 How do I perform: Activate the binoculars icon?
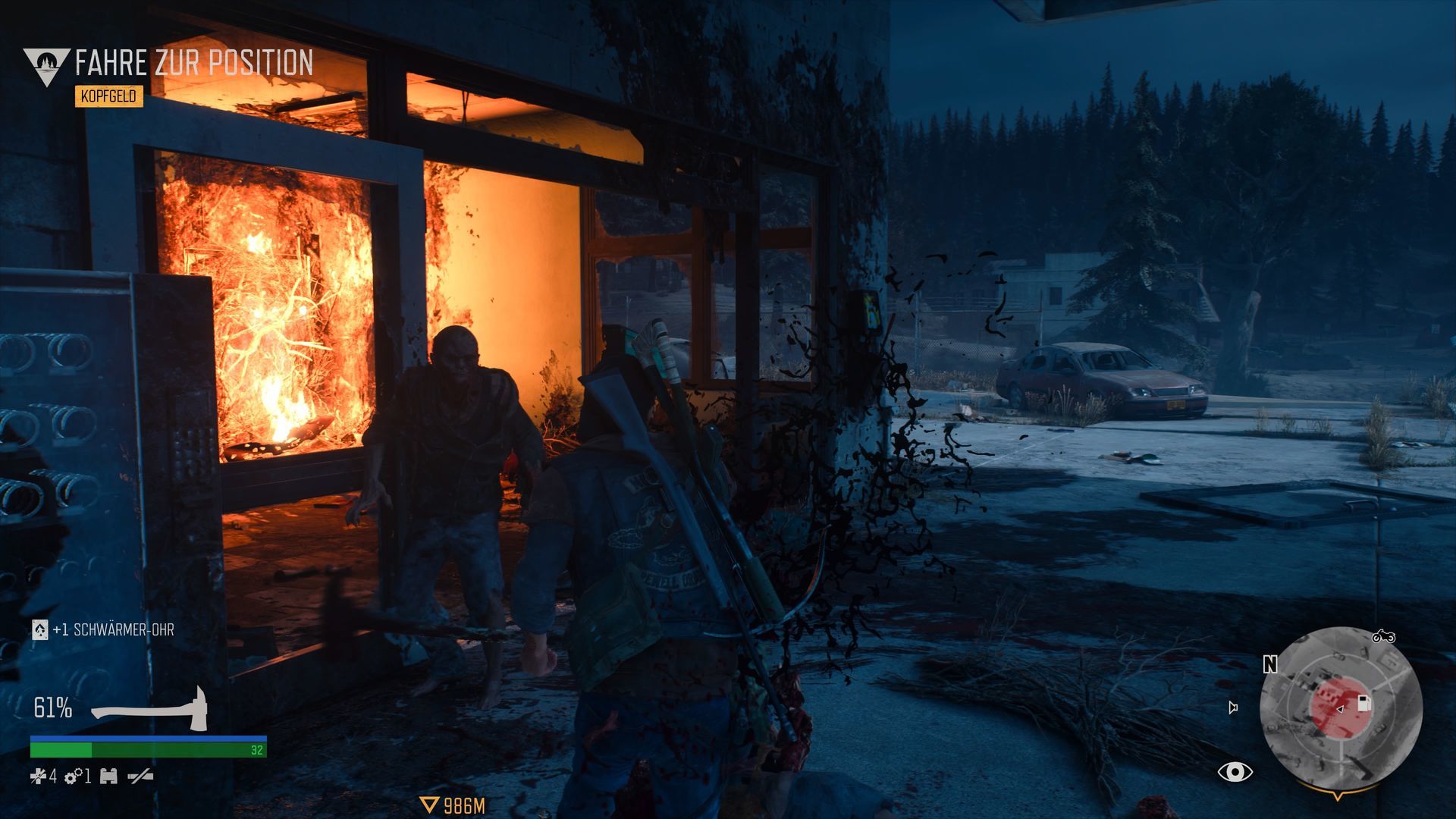(x=108, y=776)
